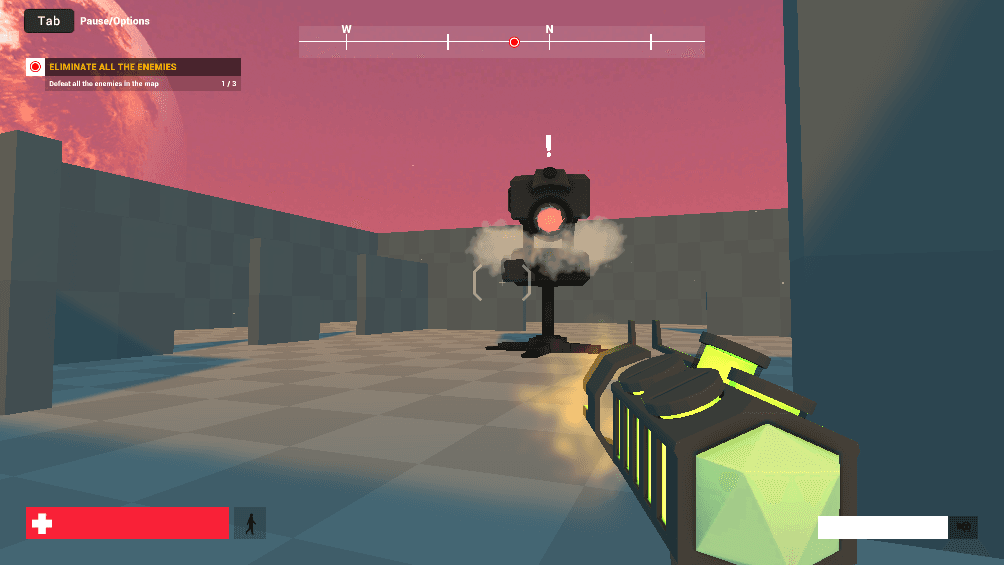The image size is (1004, 565).
Task: Click the compass bar's N heading
Action: (549, 30)
